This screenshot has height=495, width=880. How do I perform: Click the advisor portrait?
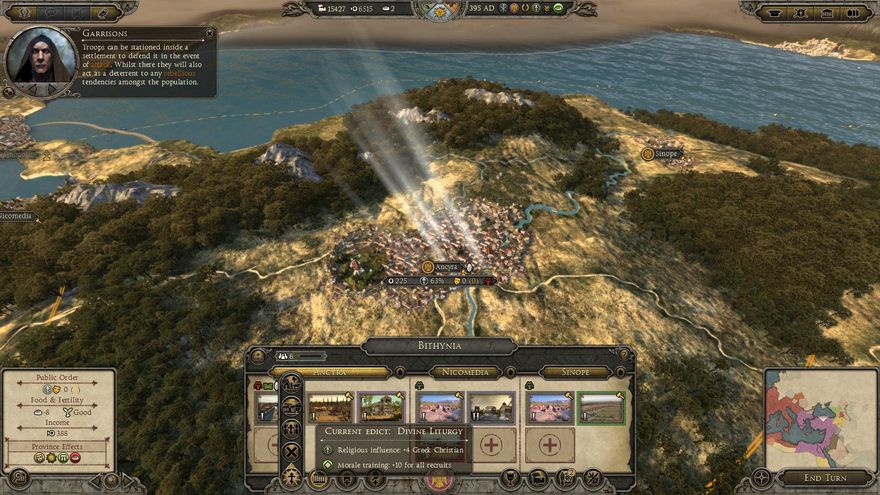click(x=41, y=59)
